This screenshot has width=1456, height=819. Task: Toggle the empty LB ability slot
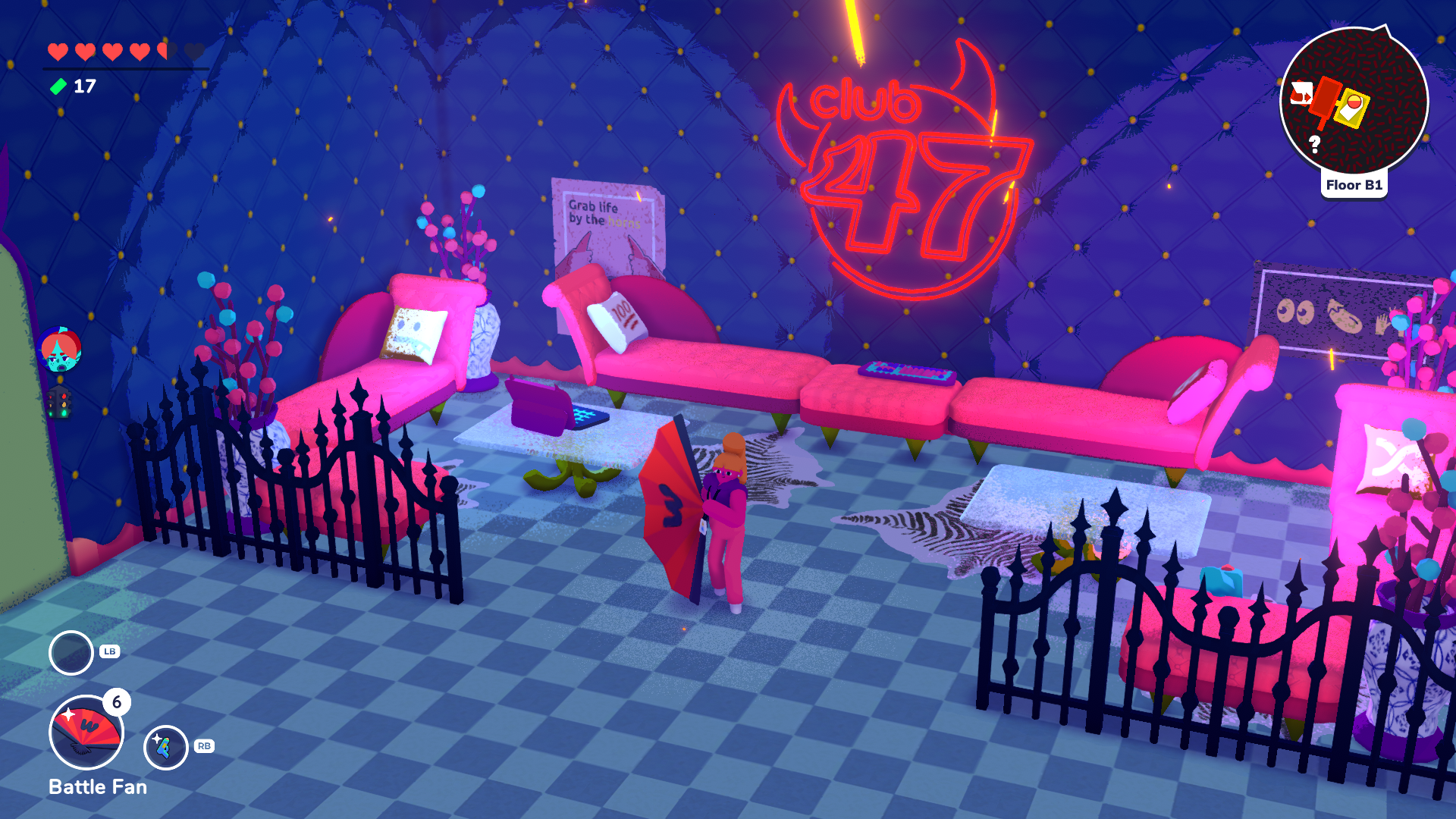[x=71, y=651]
